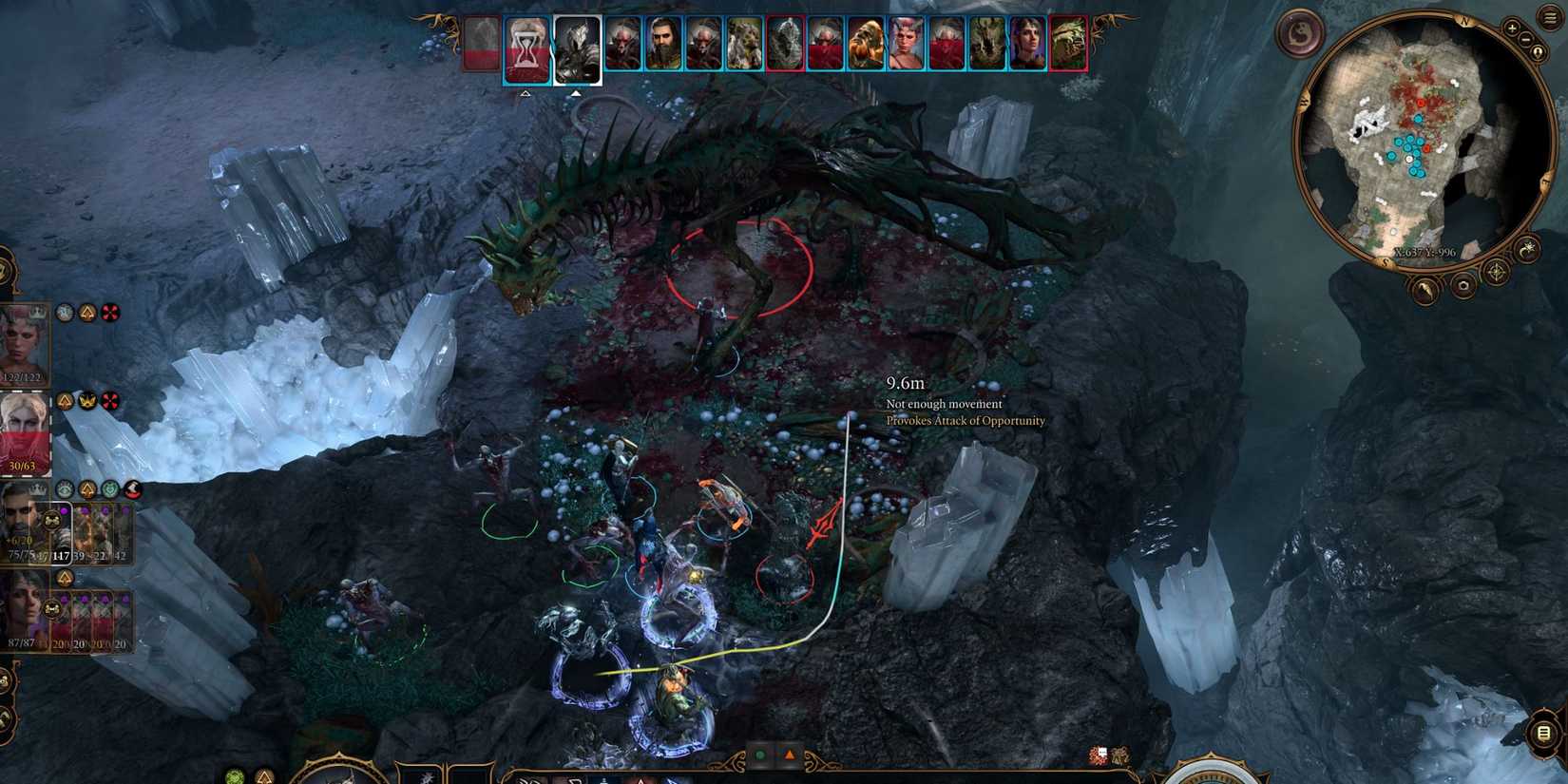Select the hourglass portrait in the turn order

(526, 49)
